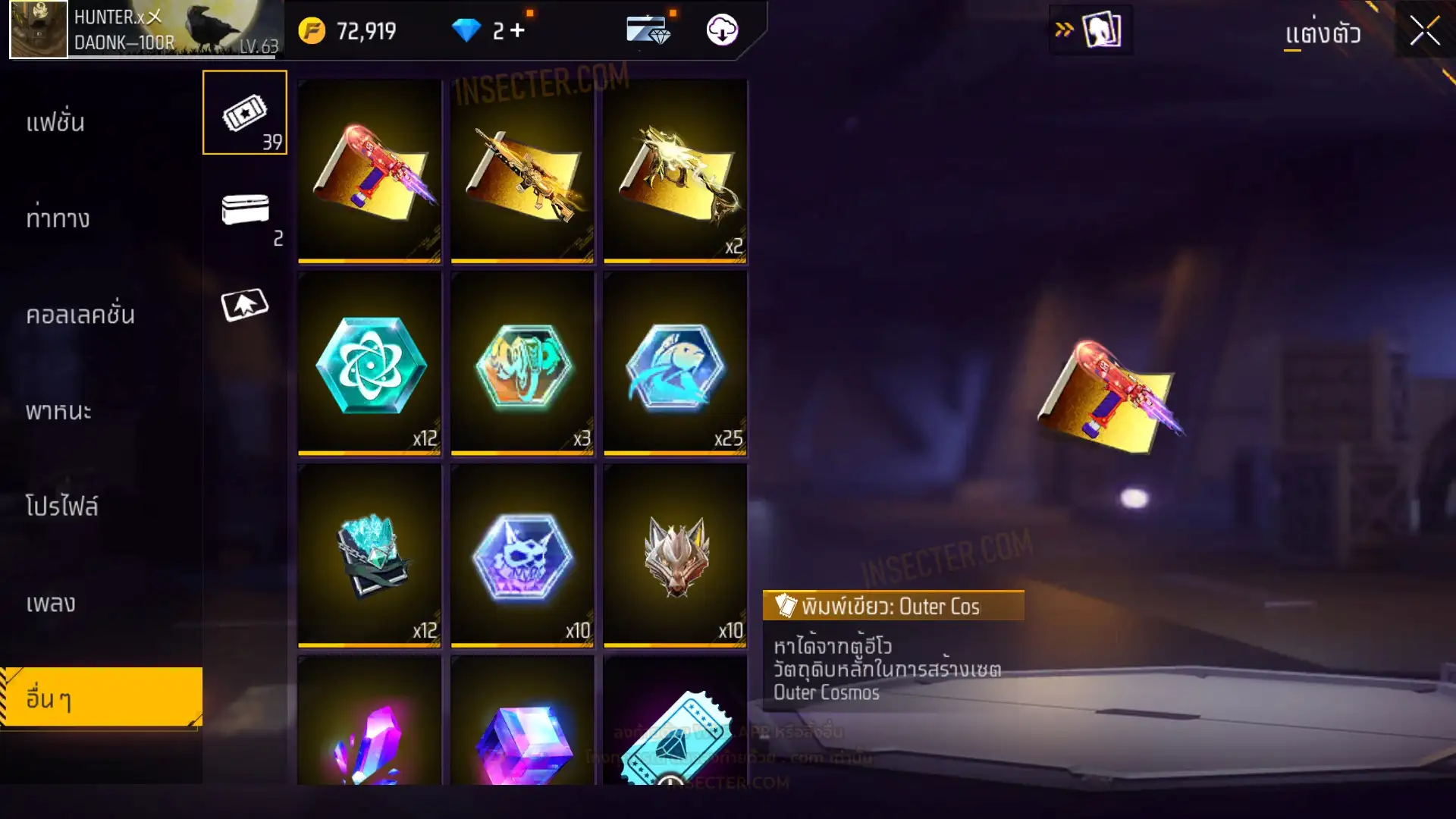This screenshot has width=1456, height=819.
Task: Select the red gun blueprint item
Action: (x=369, y=171)
